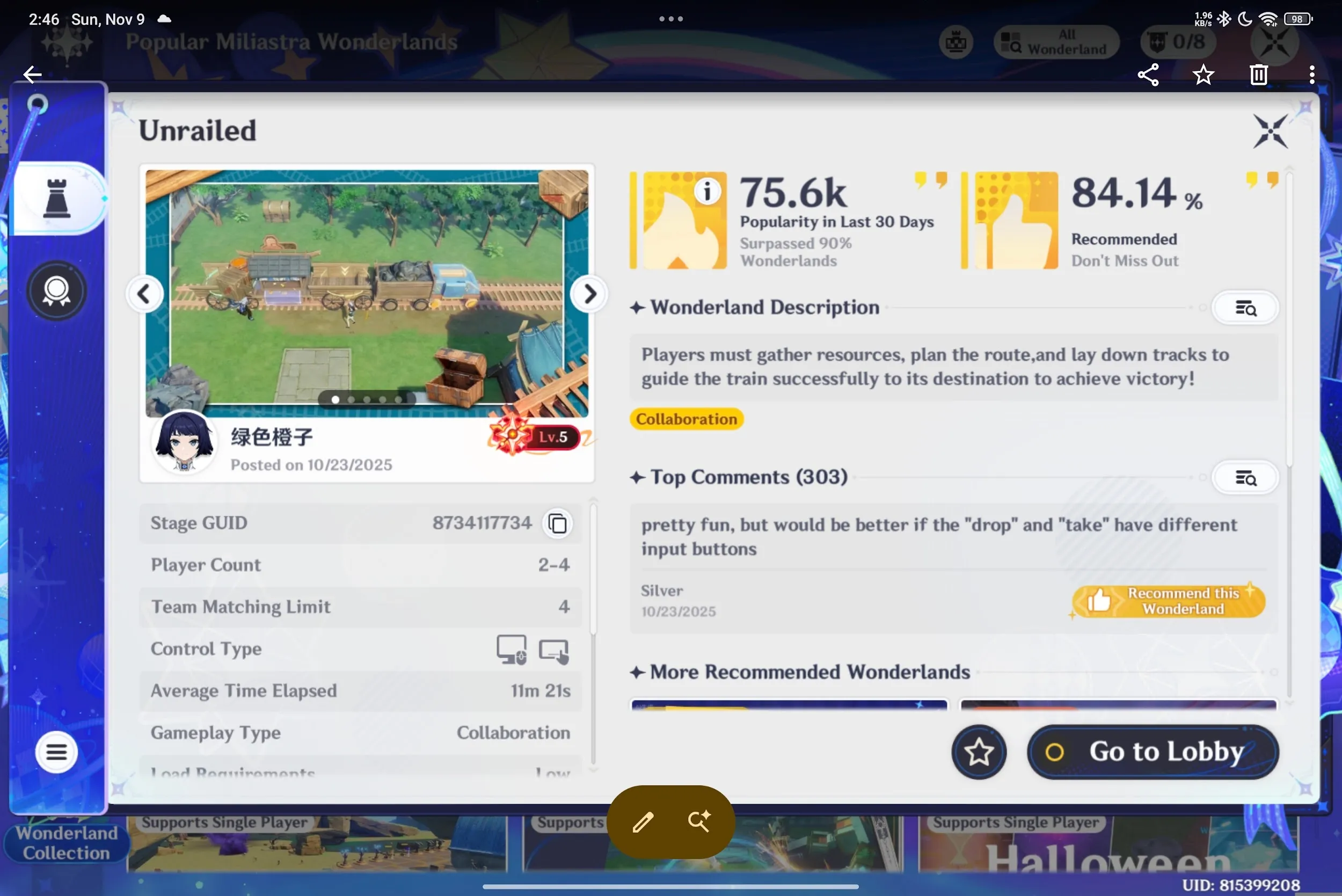This screenshot has height=896, width=1342.
Task: Enter the lobby with Go to Lobby
Action: pyautogui.click(x=1153, y=751)
